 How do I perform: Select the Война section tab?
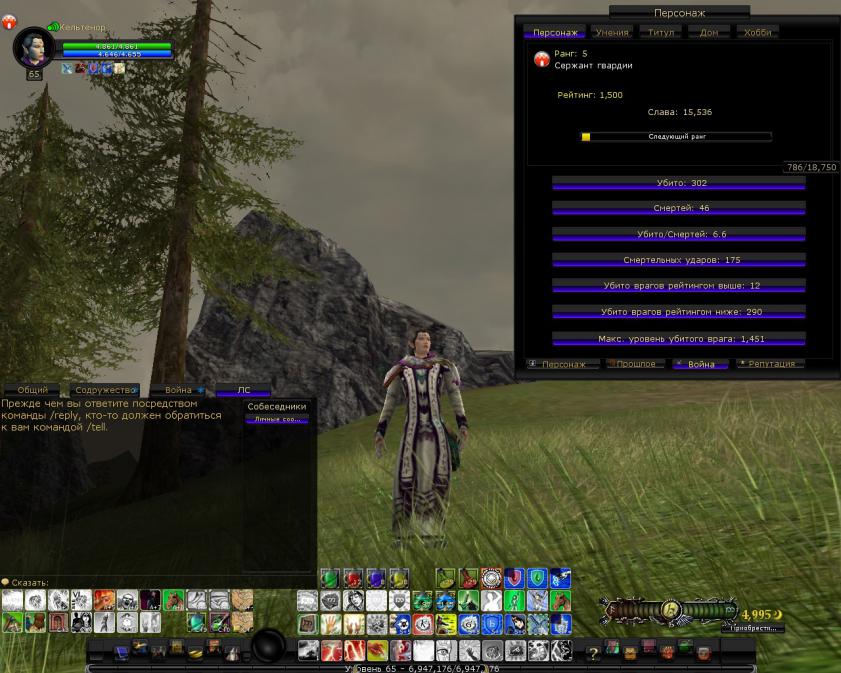tap(700, 364)
